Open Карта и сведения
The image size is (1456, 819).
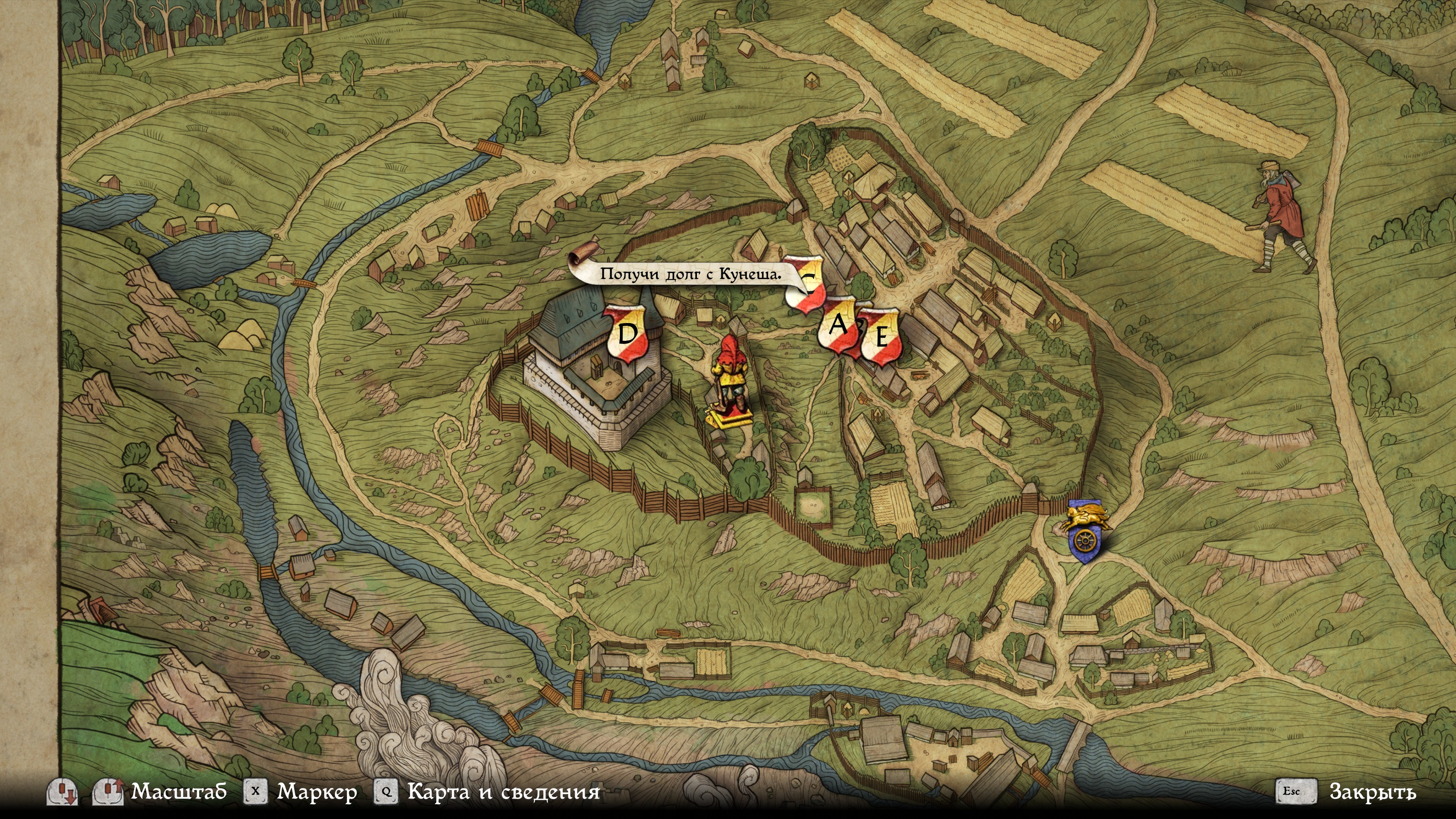tap(503, 791)
